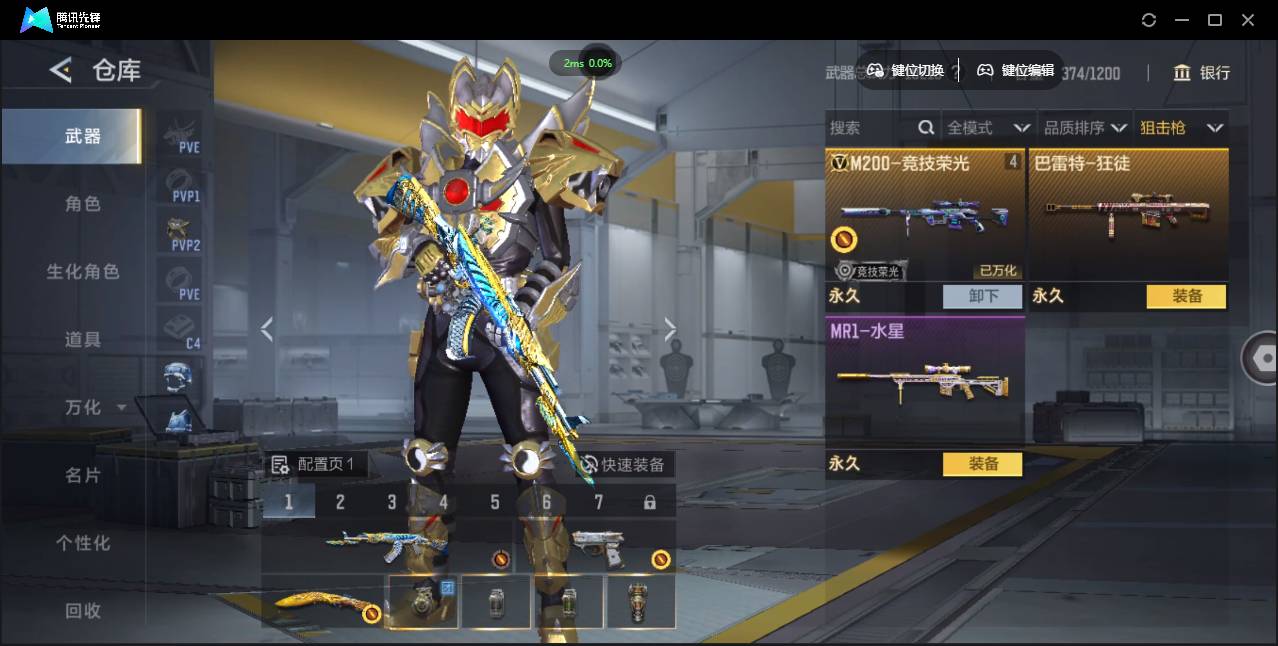The image size is (1278, 646).
Task: Switch to the 个性化 personalization tab
Action: tap(83, 543)
